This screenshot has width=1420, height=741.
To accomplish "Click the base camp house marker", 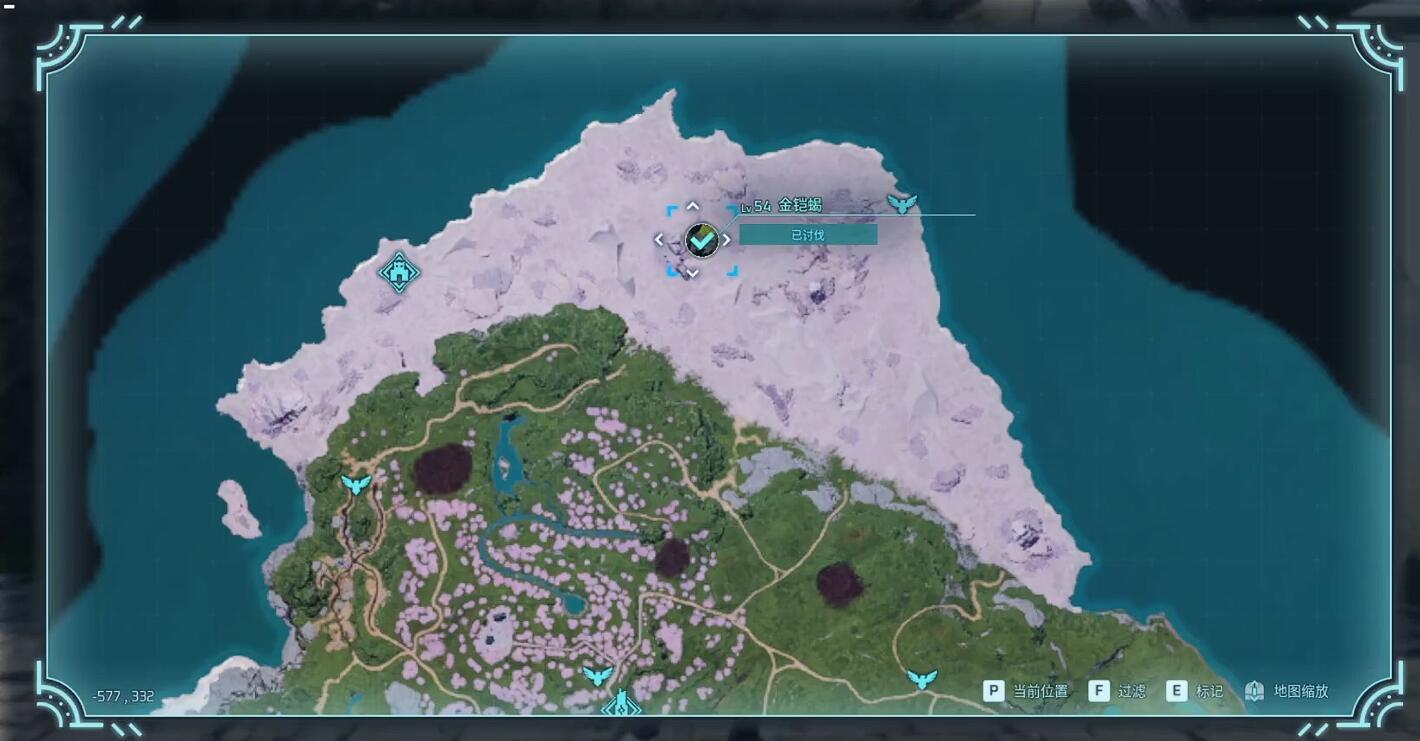I will click(399, 271).
